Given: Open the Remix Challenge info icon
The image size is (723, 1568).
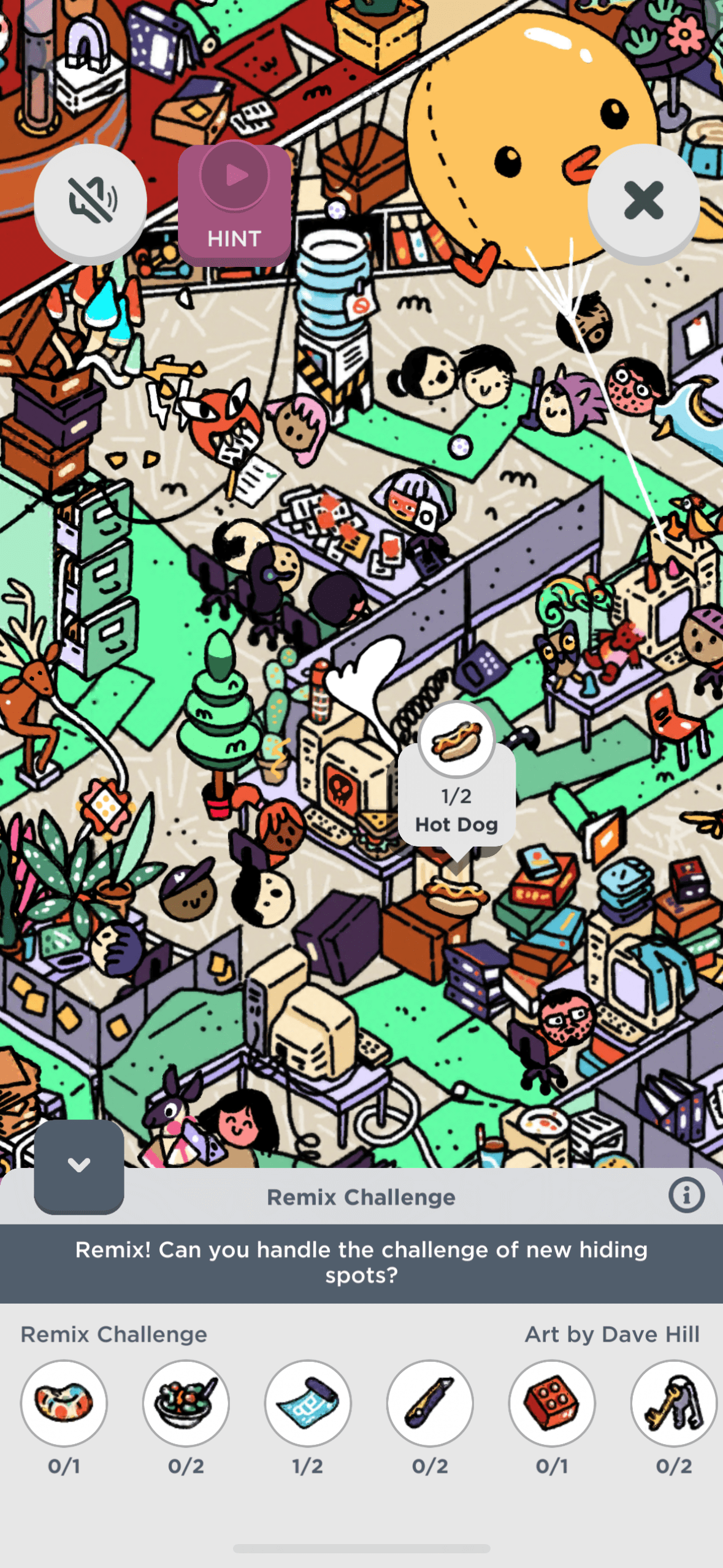Looking at the screenshot, I should click(686, 1195).
